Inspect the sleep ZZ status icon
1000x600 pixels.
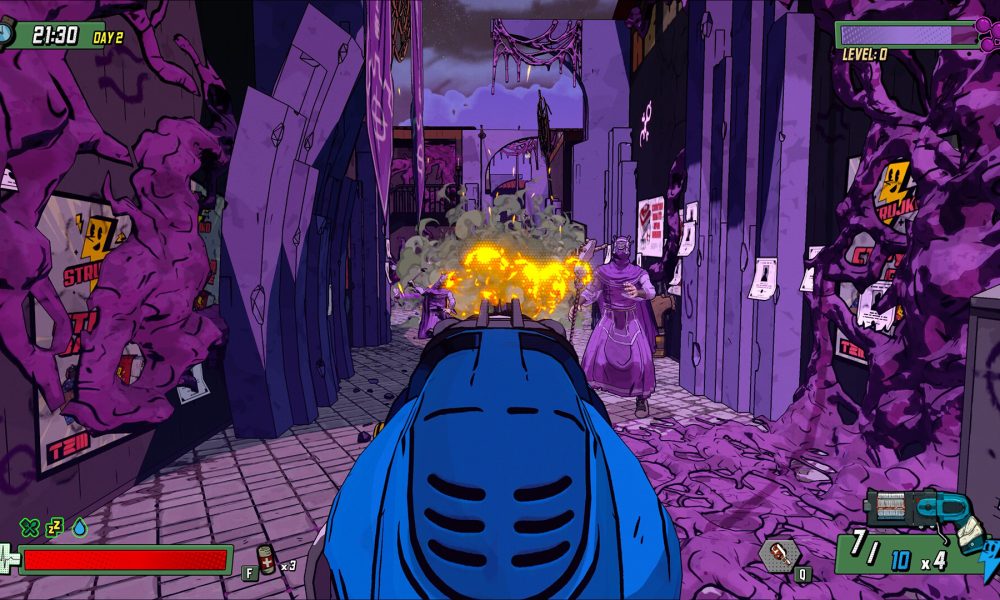(54, 526)
